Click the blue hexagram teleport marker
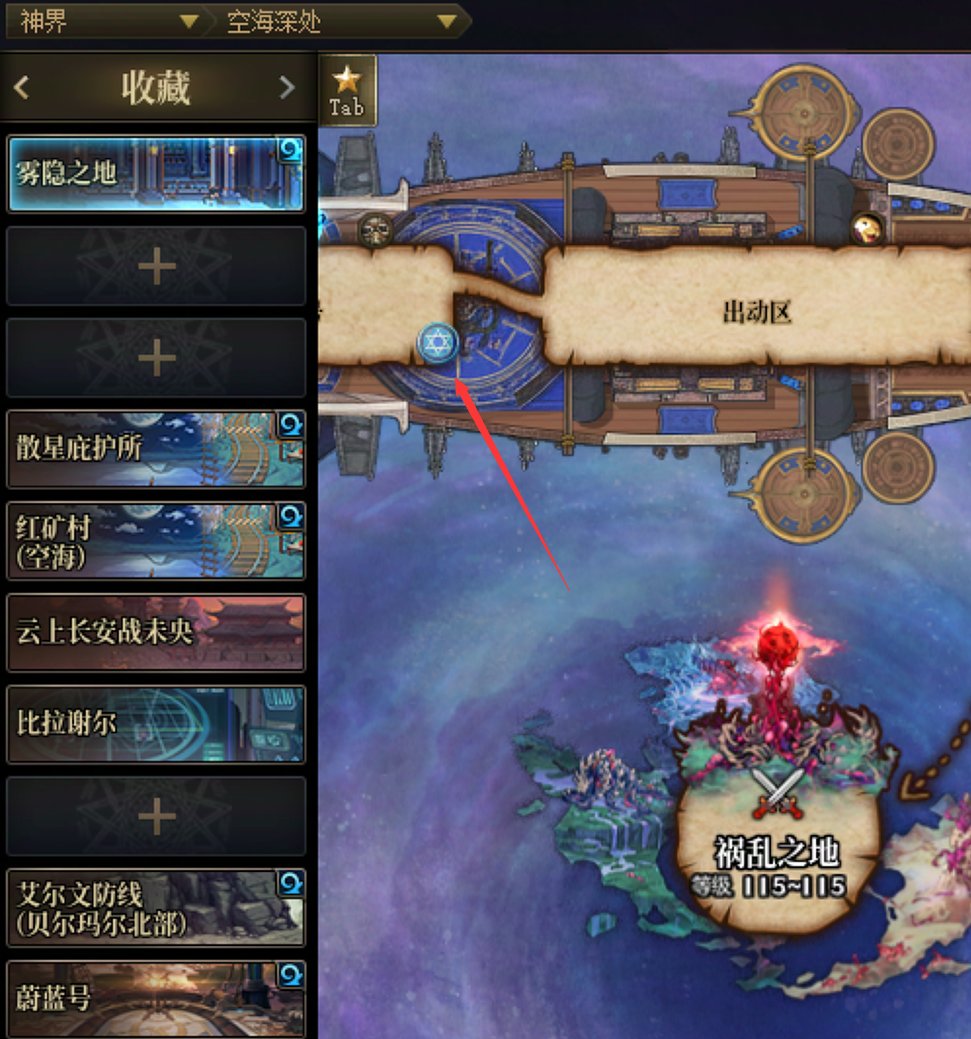 437,343
